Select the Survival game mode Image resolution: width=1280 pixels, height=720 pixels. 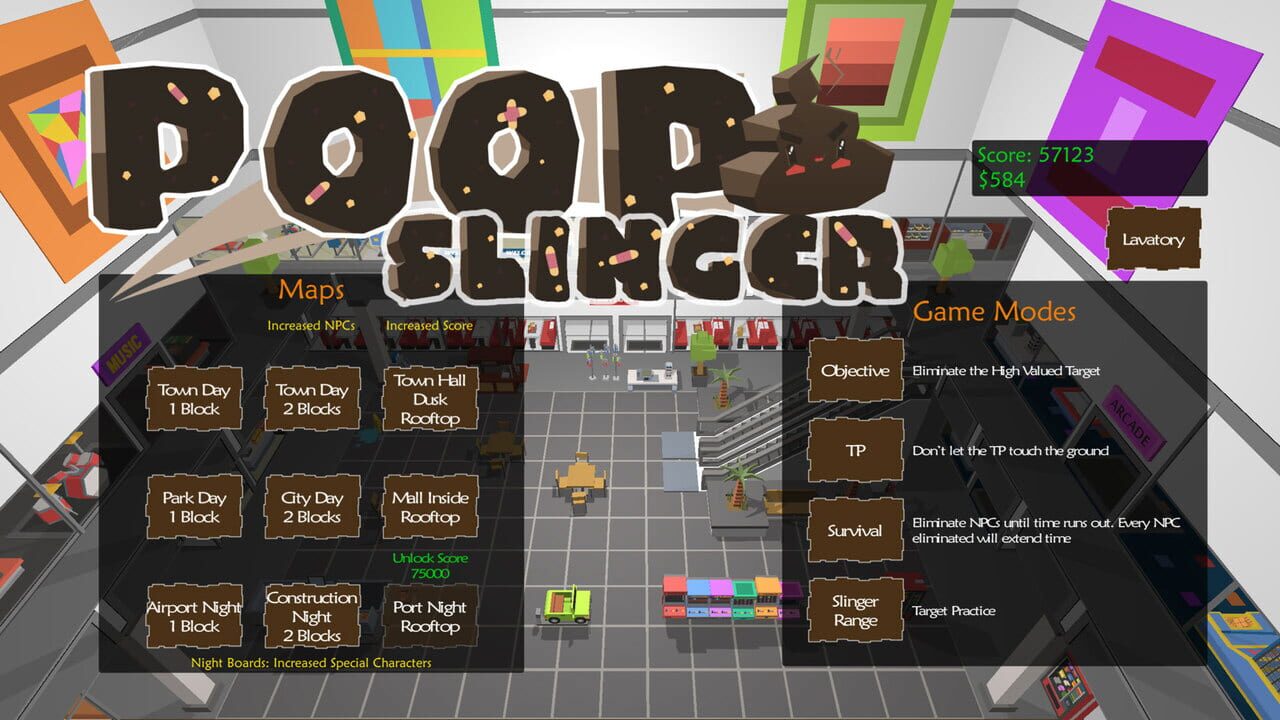(x=854, y=529)
